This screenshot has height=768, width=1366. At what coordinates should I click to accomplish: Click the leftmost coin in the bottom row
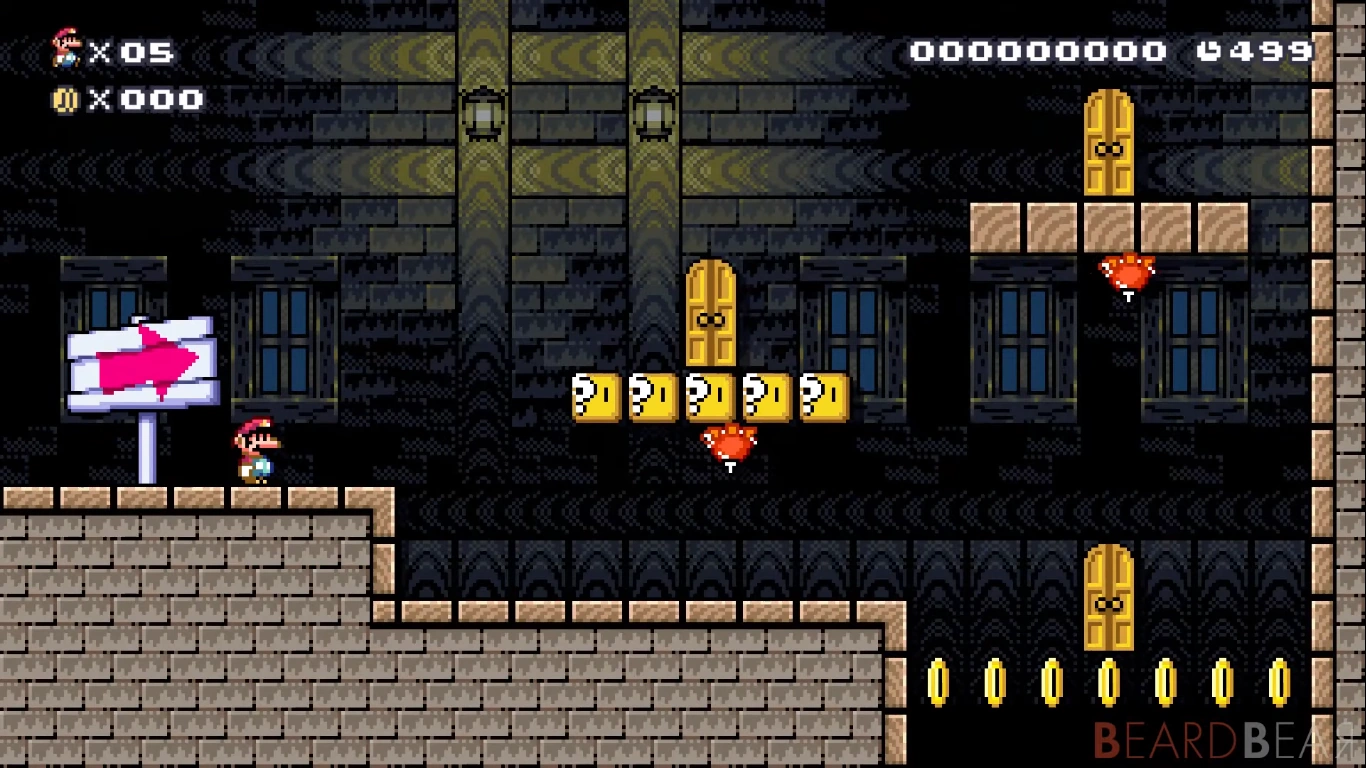pyautogui.click(x=938, y=680)
